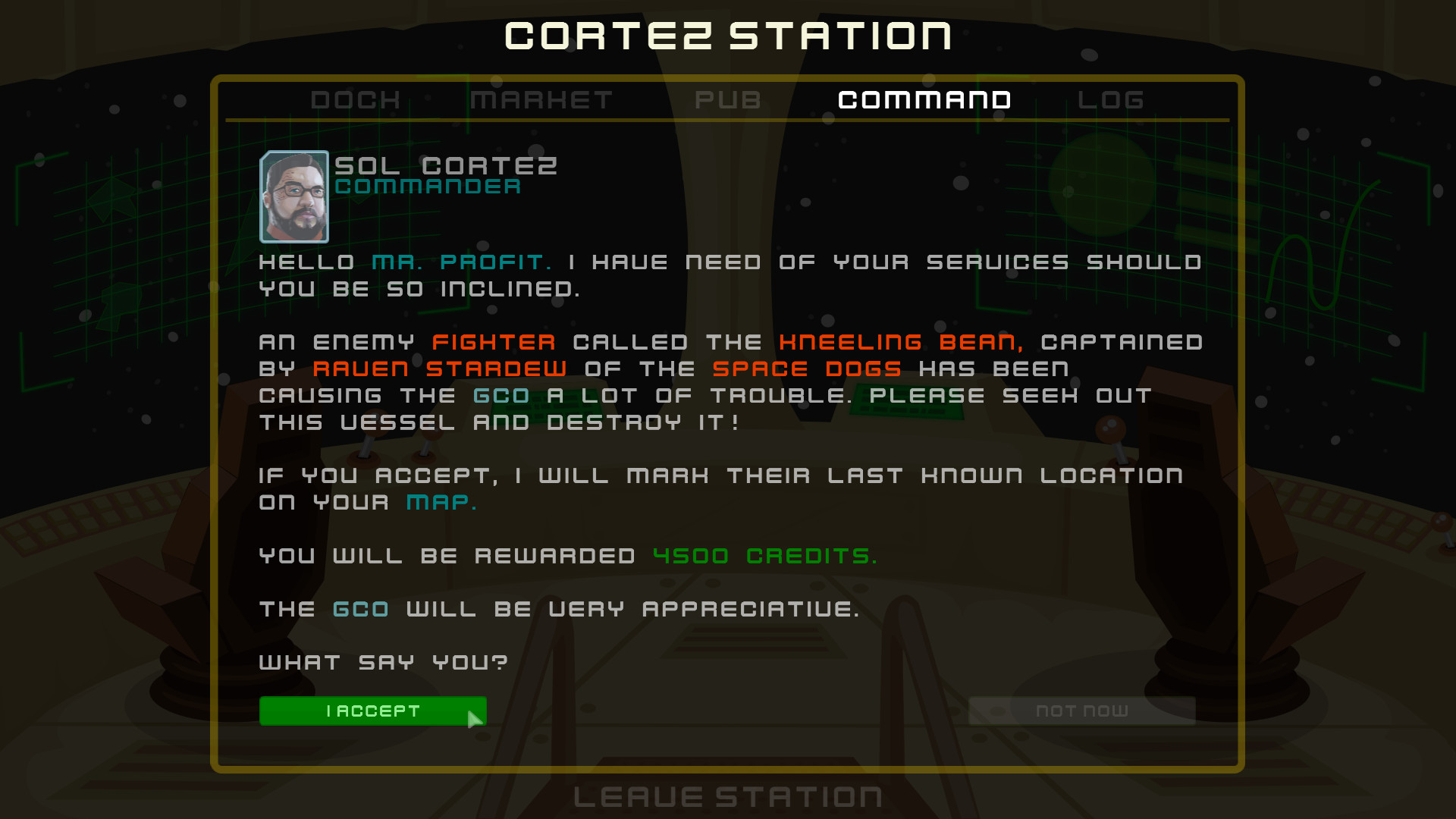Select the green cursor arrow near I Accept
The height and width of the screenshot is (819, 1456).
point(476,717)
